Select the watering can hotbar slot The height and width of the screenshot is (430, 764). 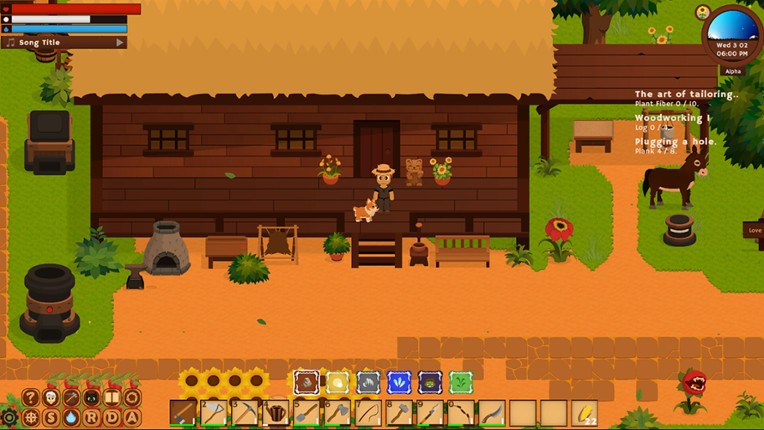pyautogui.click(x=276, y=412)
